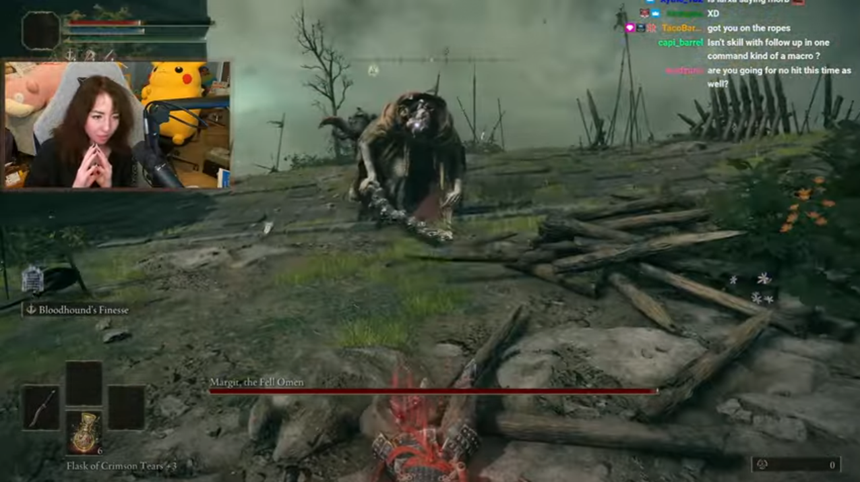
Task: Open the streamer webcam overlay
Action: (x=117, y=125)
